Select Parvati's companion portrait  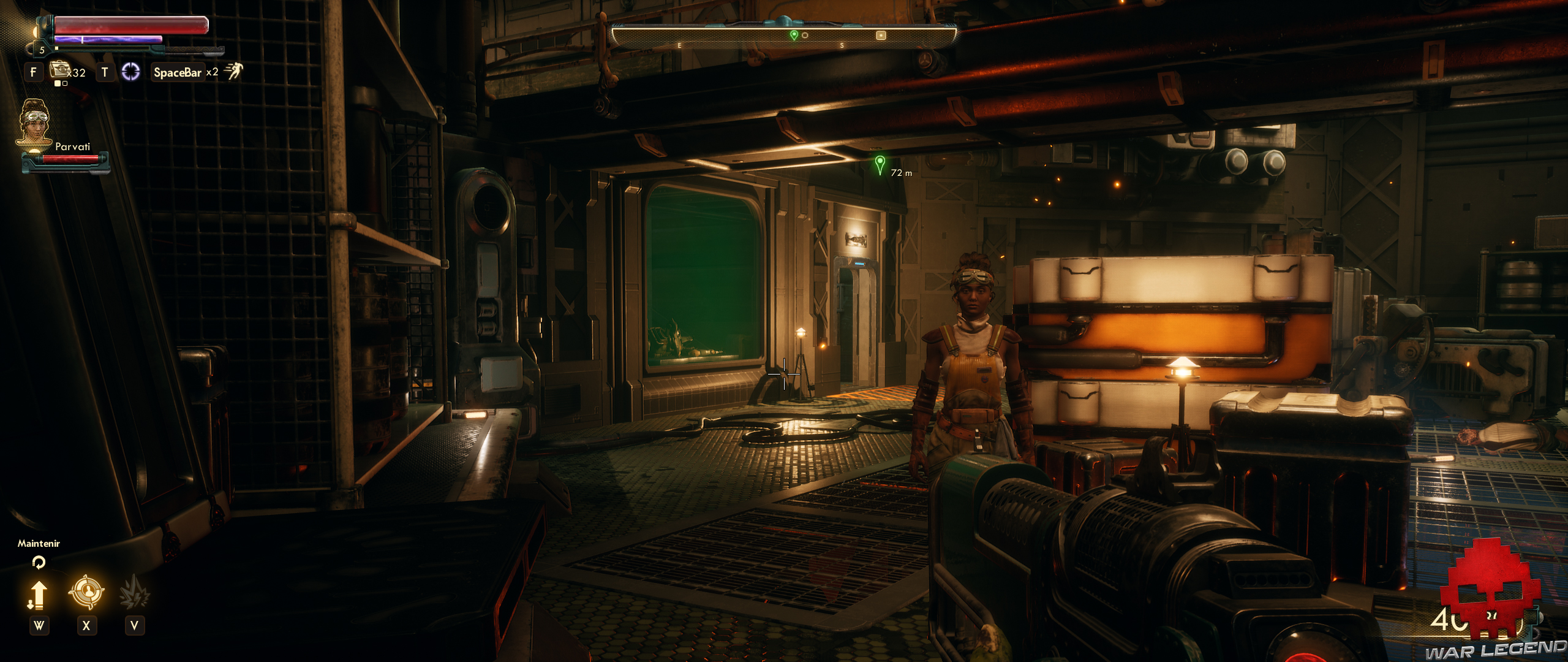coord(35,123)
